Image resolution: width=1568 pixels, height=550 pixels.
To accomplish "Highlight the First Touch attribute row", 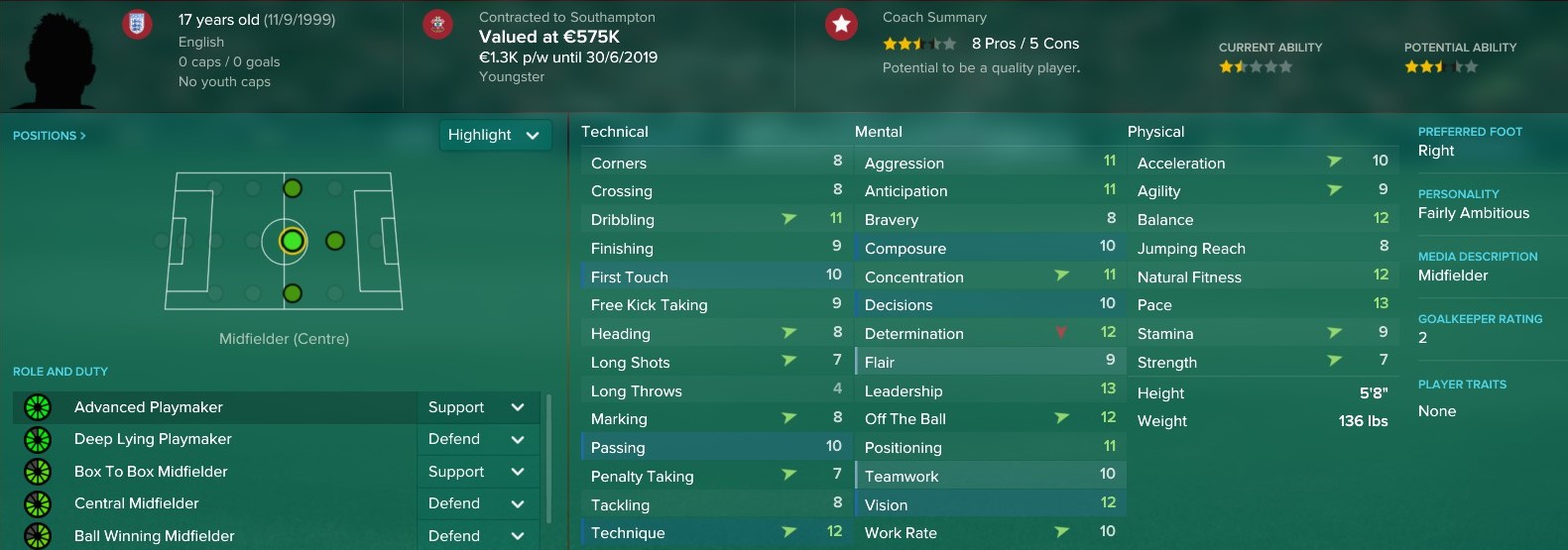I will click(x=716, y=276).
